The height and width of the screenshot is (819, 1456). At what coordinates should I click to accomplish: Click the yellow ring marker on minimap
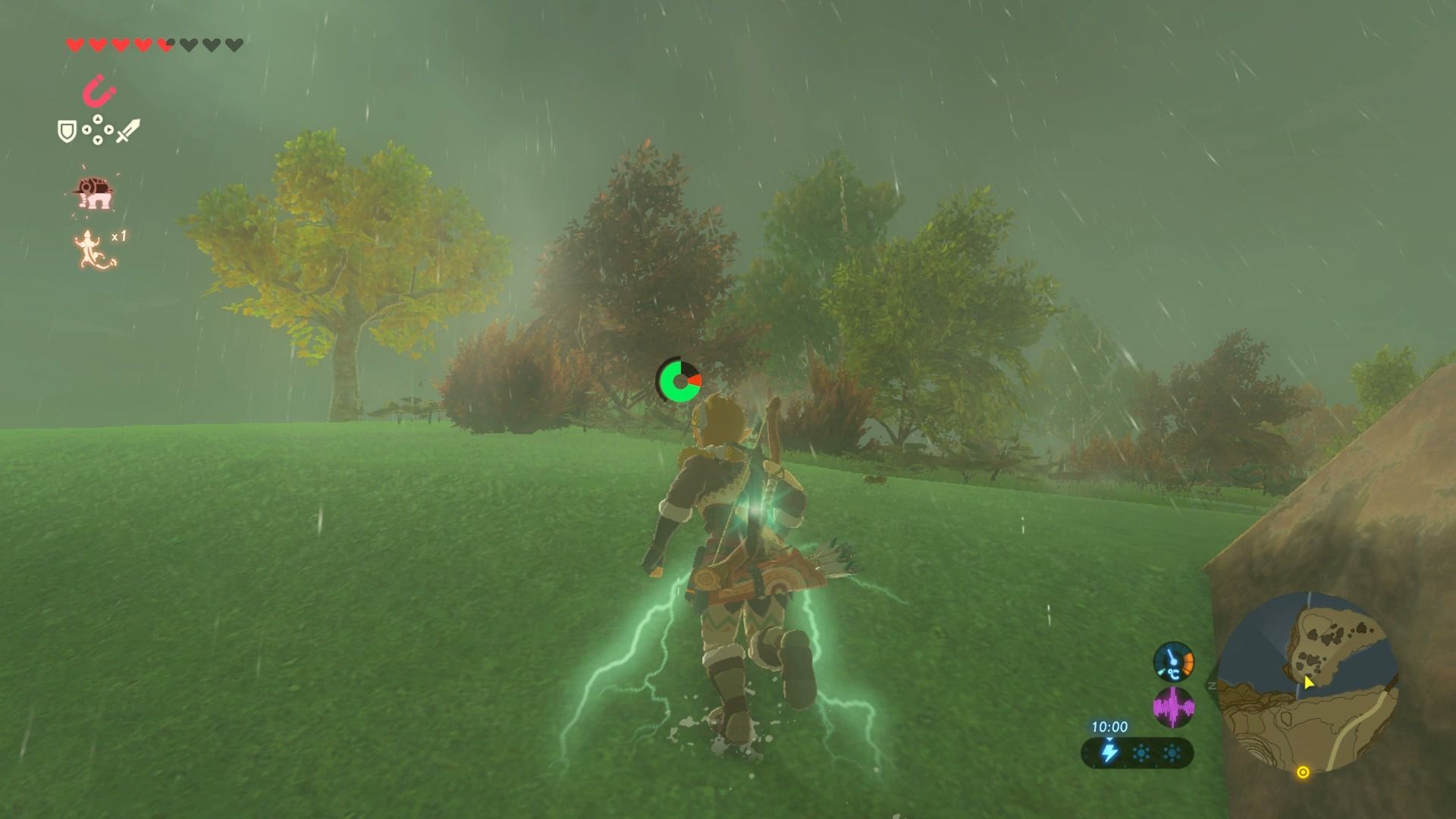pyautogui.click(x=1303, y=772)
